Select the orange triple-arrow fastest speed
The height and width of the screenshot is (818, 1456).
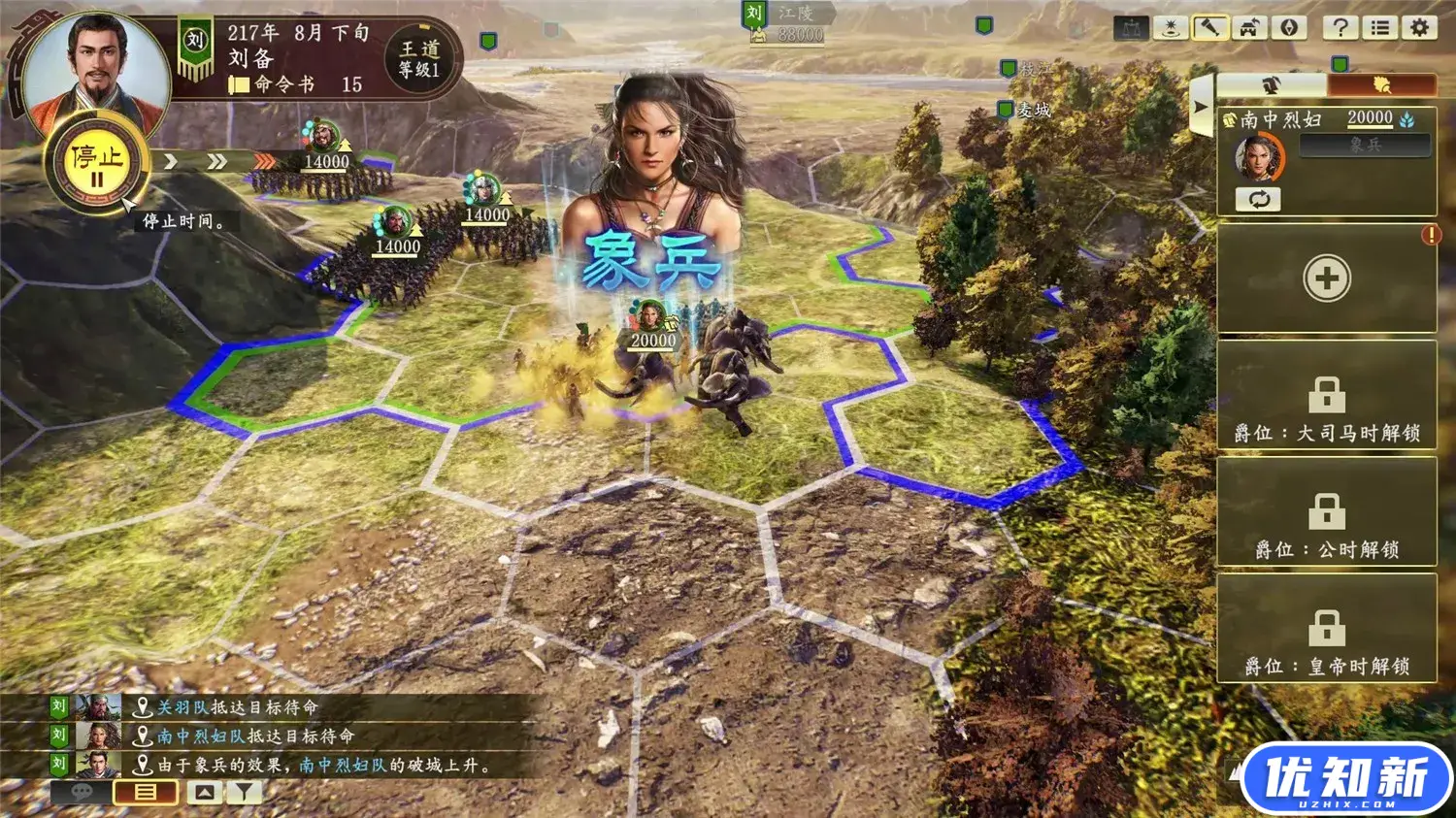[x=263, y=160]
